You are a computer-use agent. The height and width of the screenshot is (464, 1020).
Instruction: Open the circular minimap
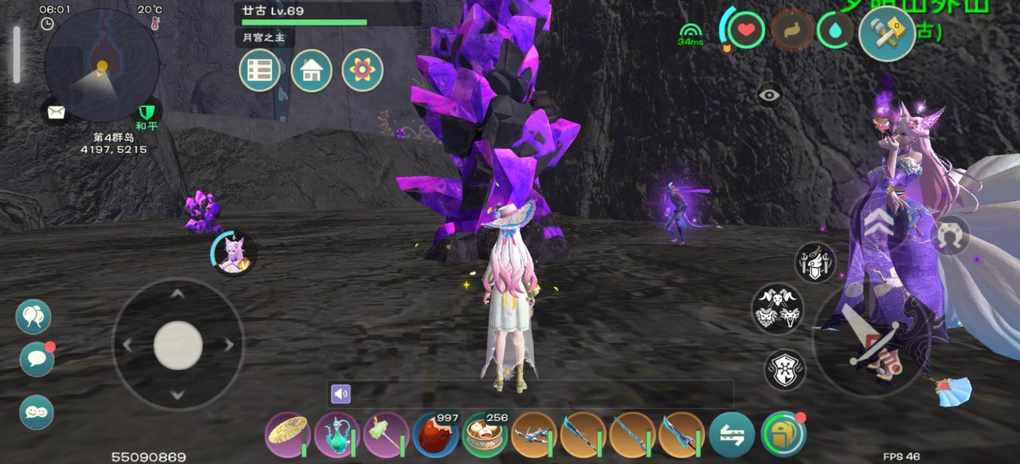click(101, 65)
